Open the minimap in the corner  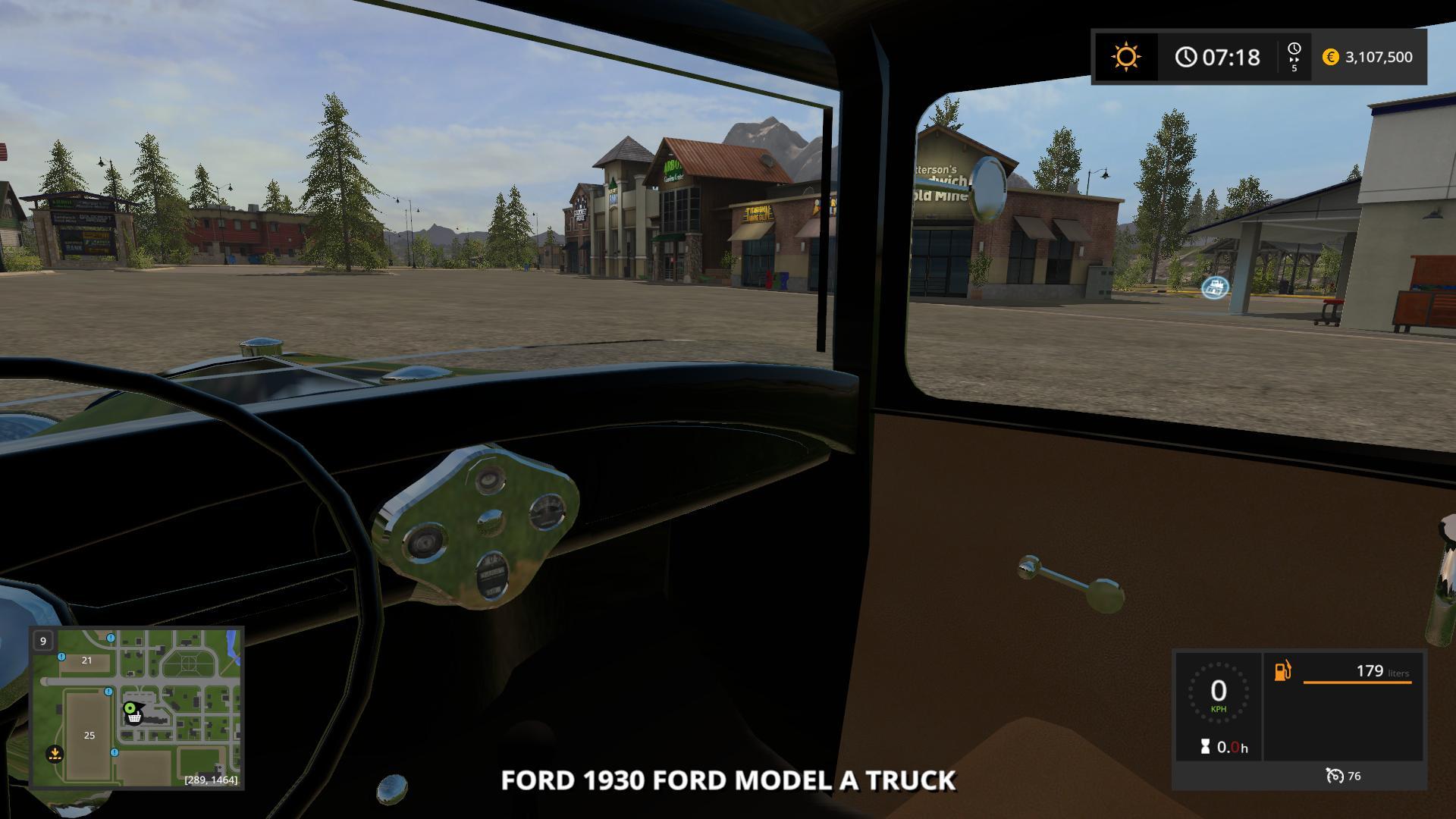136,708
